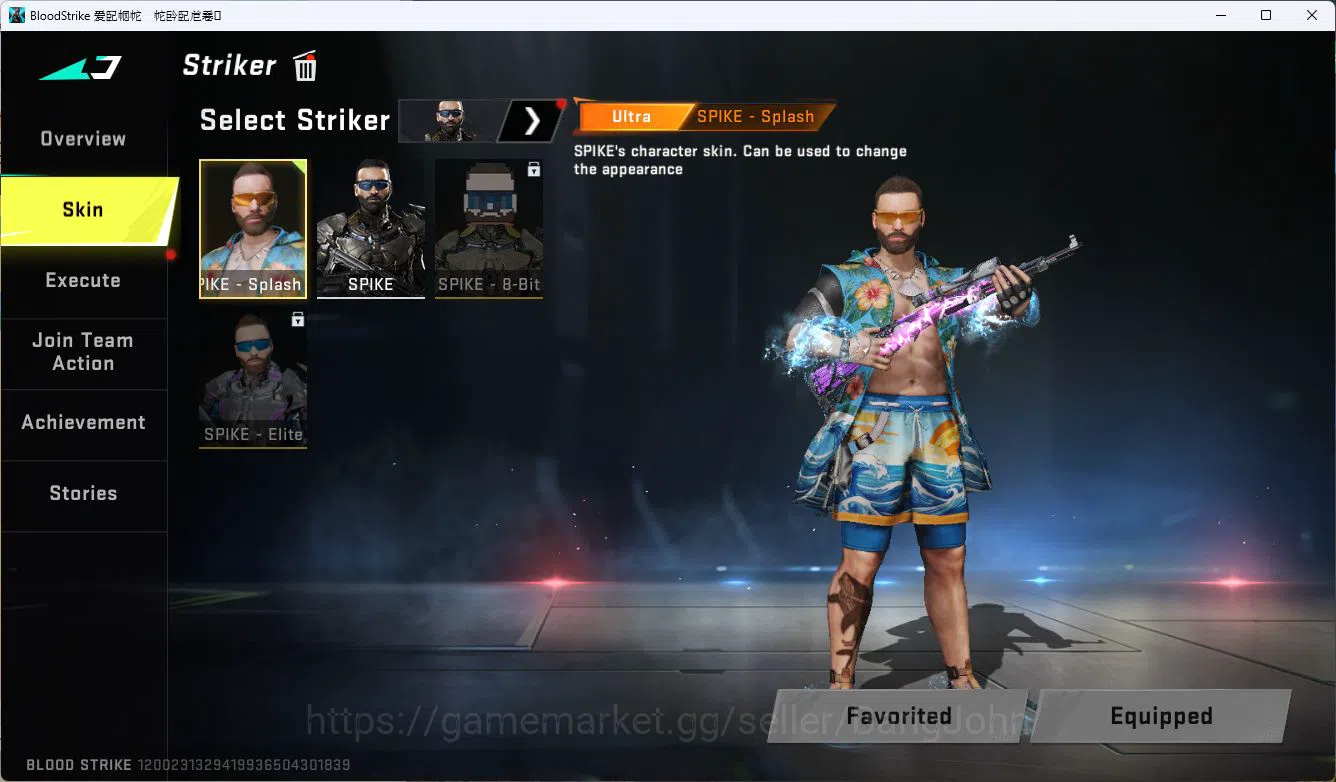1336x782 pixels.
Task: Expand the striker list using the chevron arrow
Action: pyautogui.click(x=531, y=120)
